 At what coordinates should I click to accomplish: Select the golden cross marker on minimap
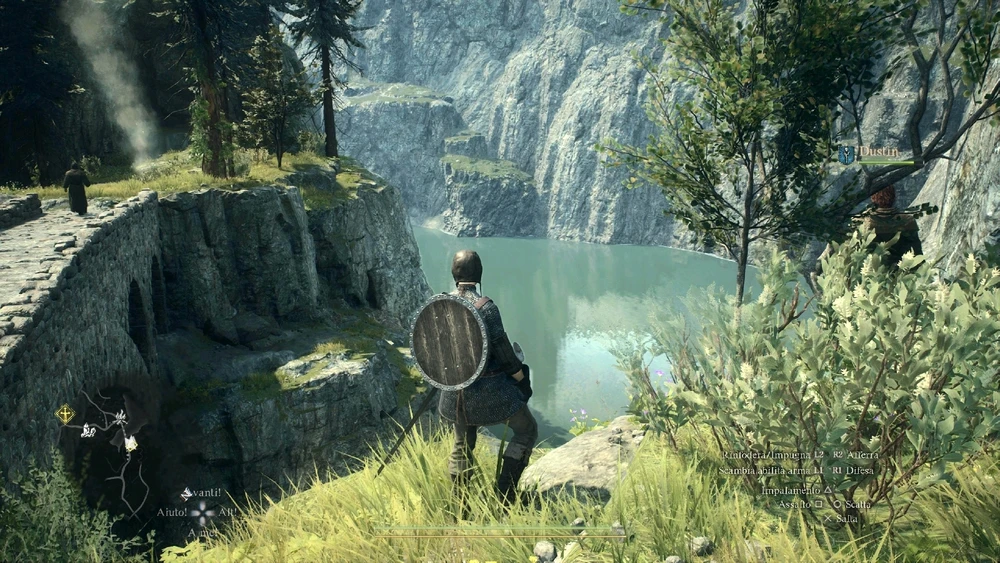65,413
